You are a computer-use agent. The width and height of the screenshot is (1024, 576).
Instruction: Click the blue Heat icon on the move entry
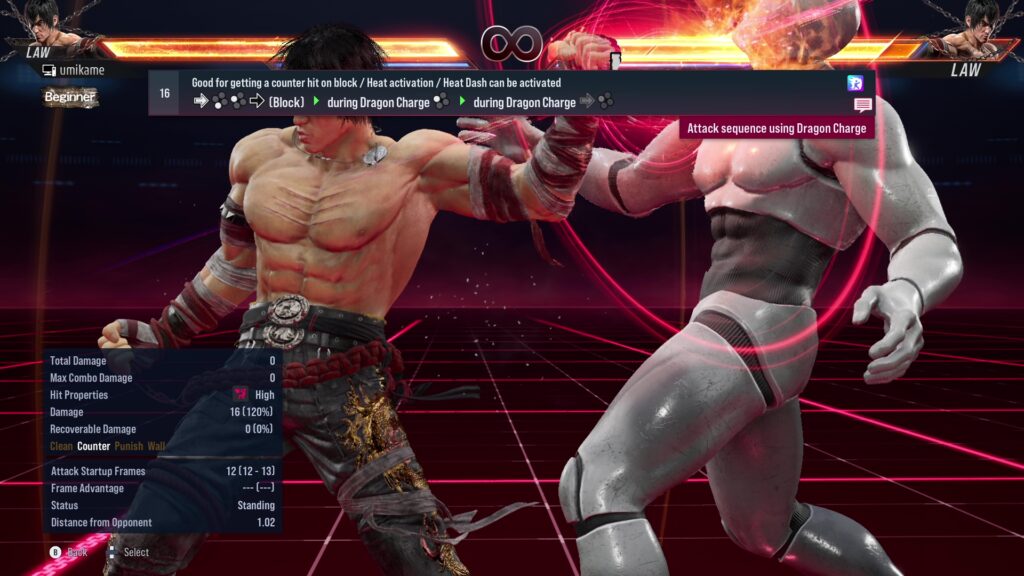click(x=855, y=83)
